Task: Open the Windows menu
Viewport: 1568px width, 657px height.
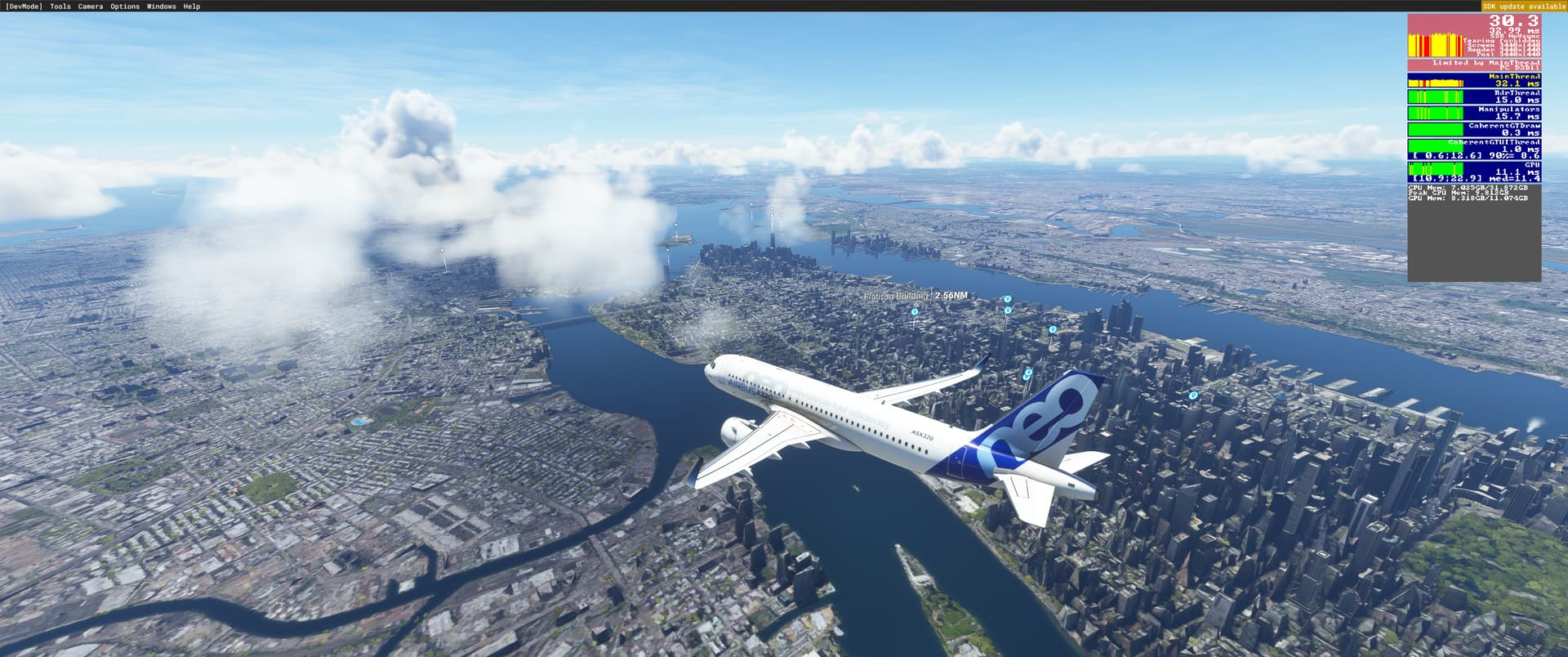Action: [161, 7]
